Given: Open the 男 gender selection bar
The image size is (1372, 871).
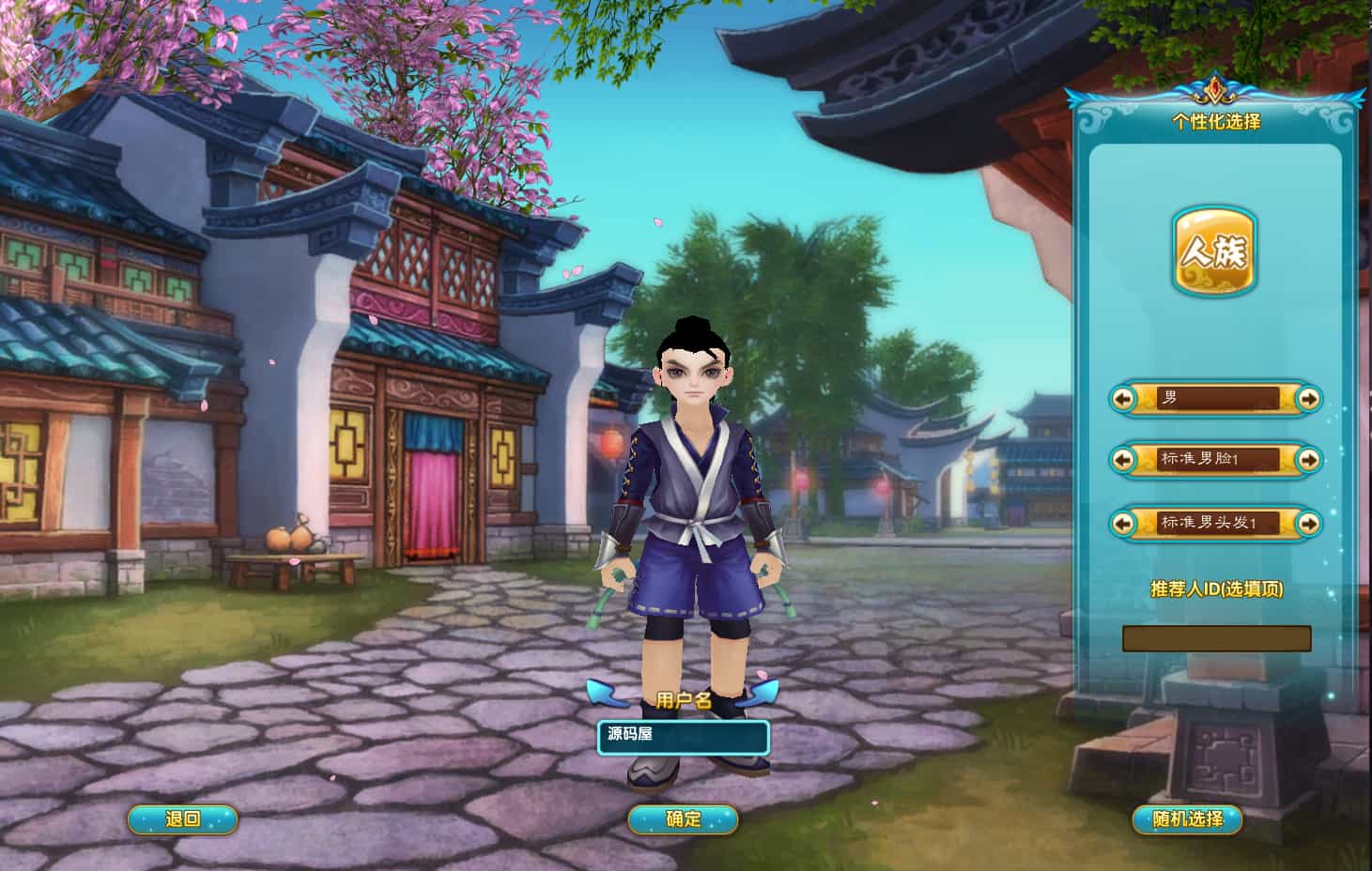Looking at the screenshot, I should [1216, 398].
